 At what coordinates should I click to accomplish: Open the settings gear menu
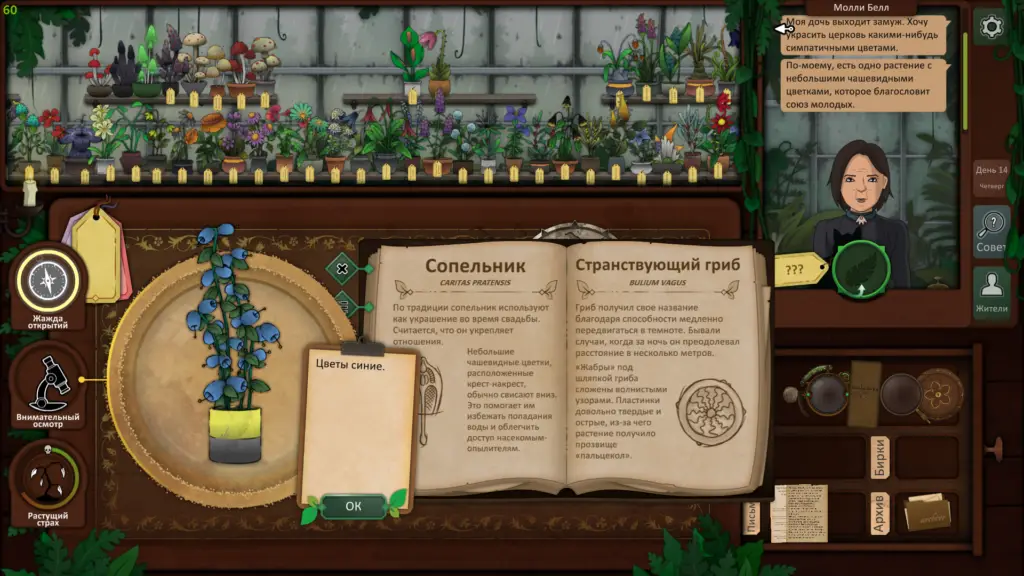point(991,27)
